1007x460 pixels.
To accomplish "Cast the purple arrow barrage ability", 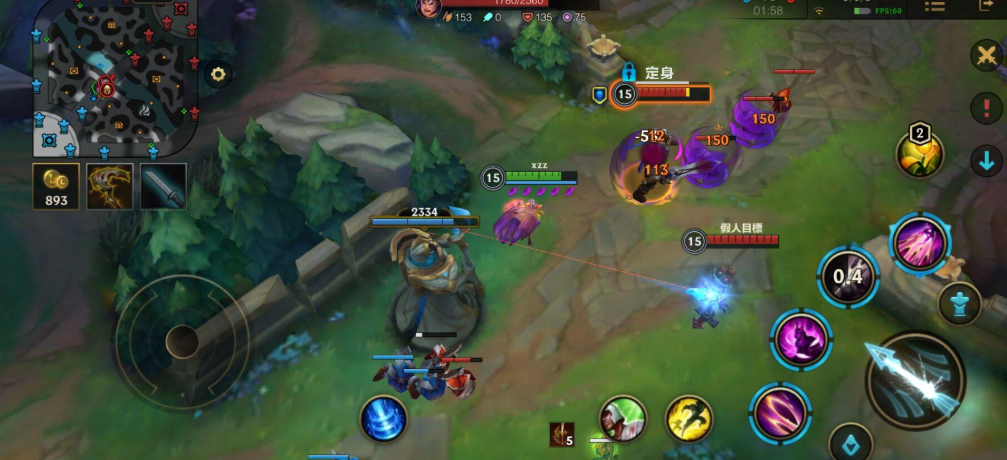I will [919, 243].
